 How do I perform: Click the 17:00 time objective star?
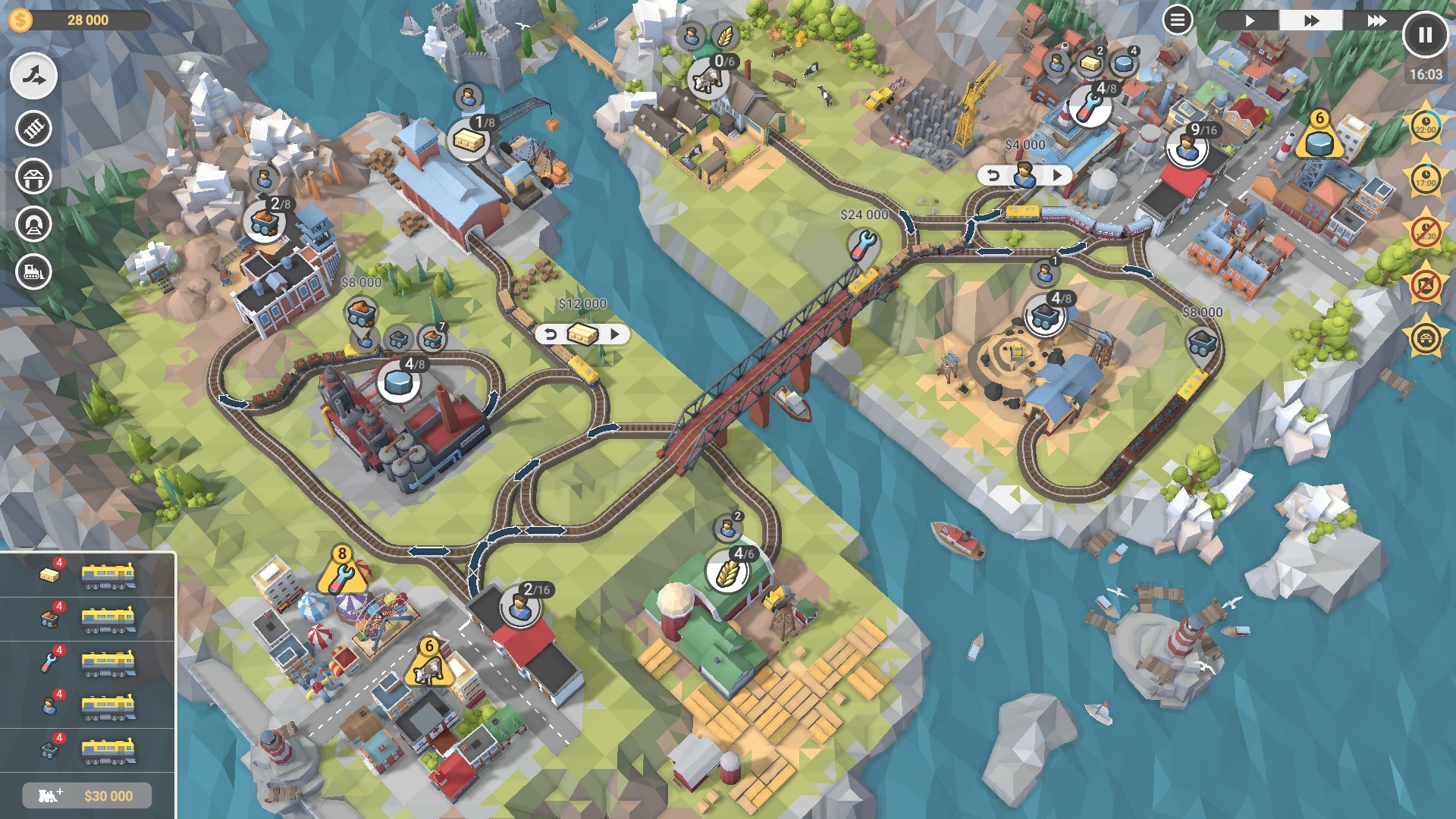(x=1426, y=179)
